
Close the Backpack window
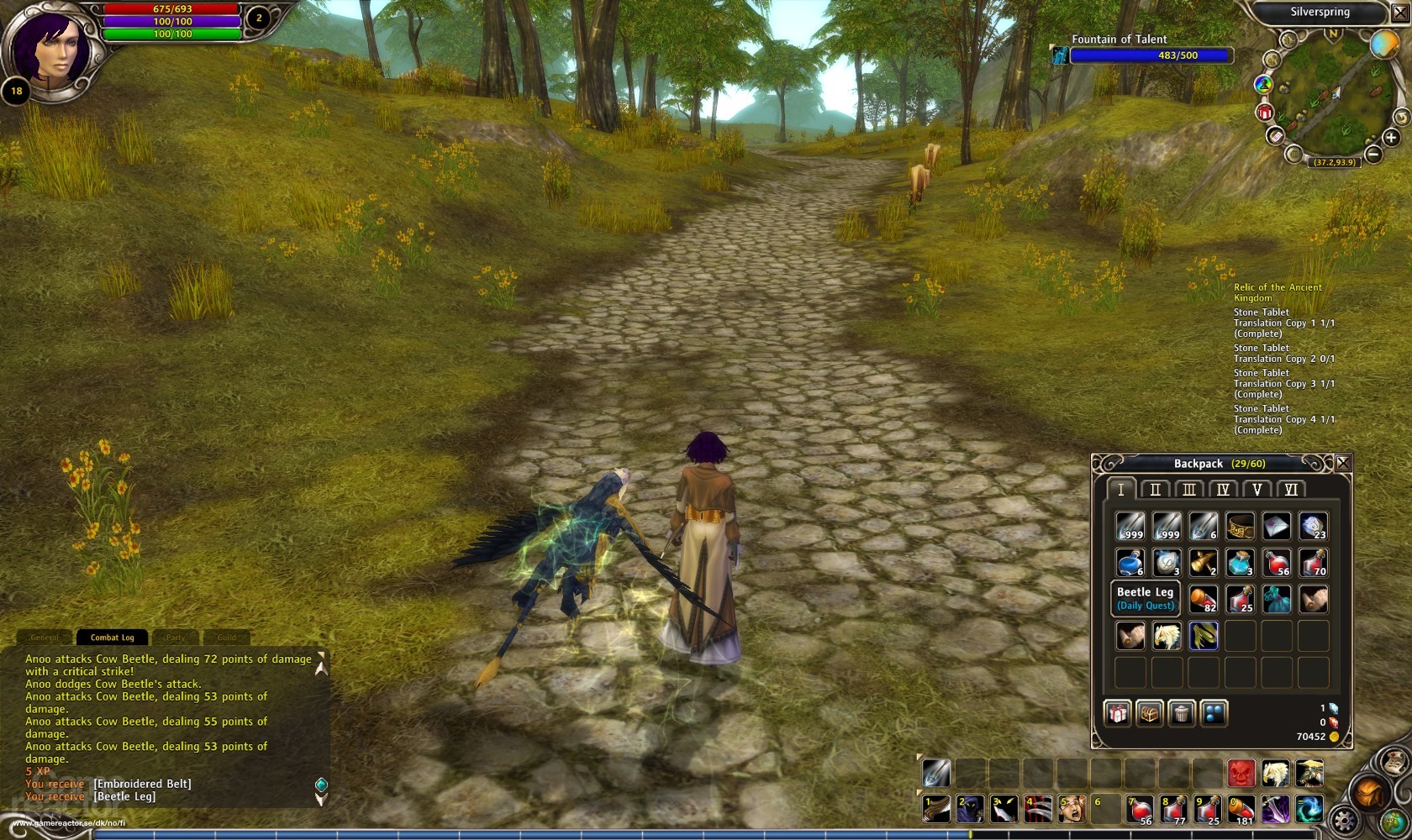click(x=1343, y=463)
